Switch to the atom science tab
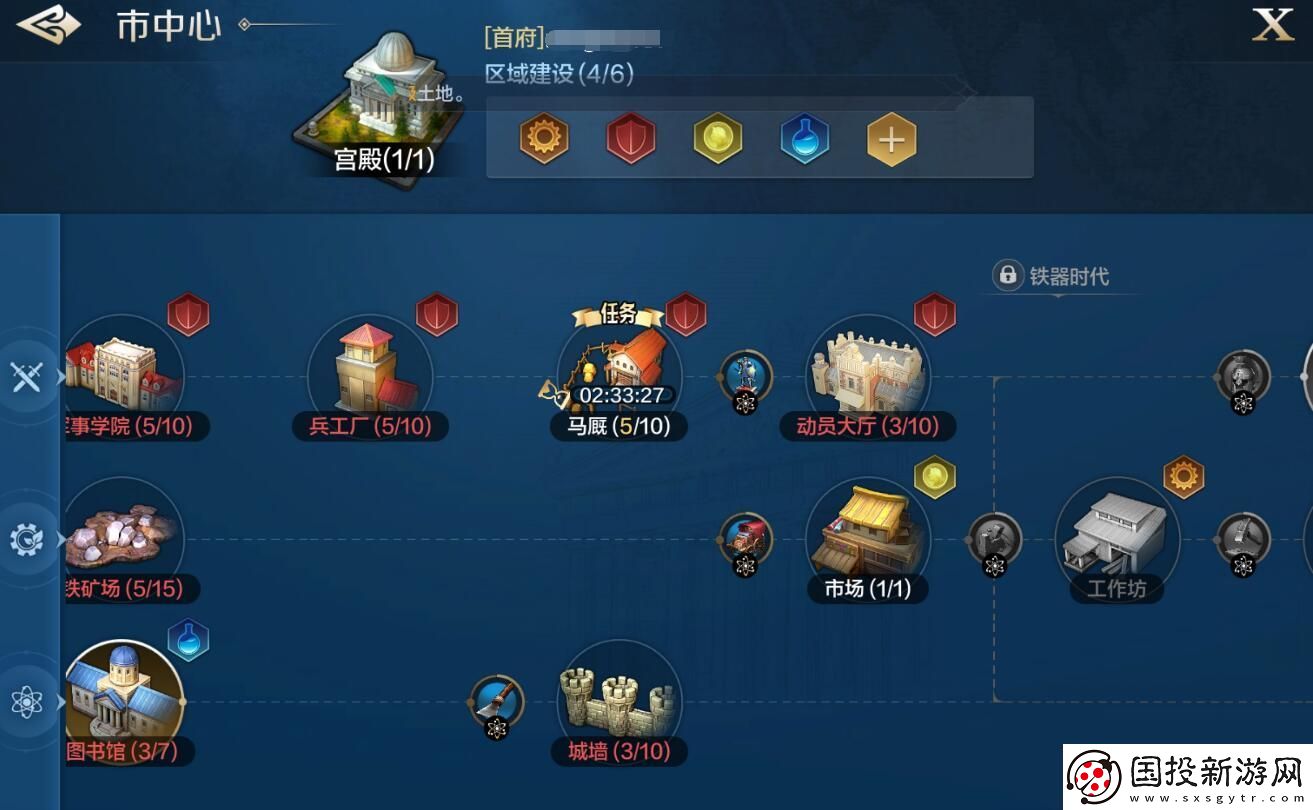This screenshot has width=1313, height=810. [26, 702]
